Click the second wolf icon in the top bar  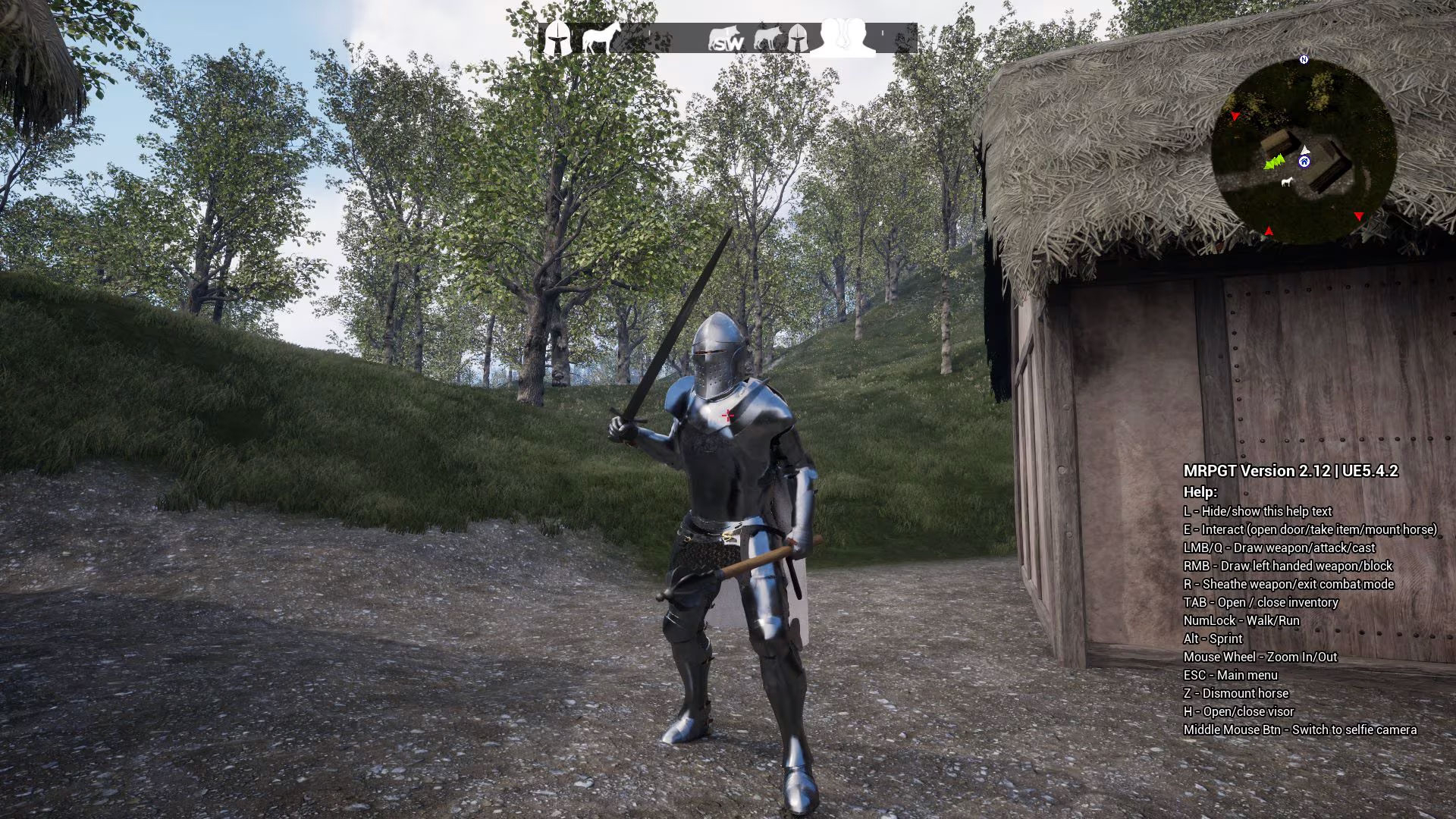(767, 37)
